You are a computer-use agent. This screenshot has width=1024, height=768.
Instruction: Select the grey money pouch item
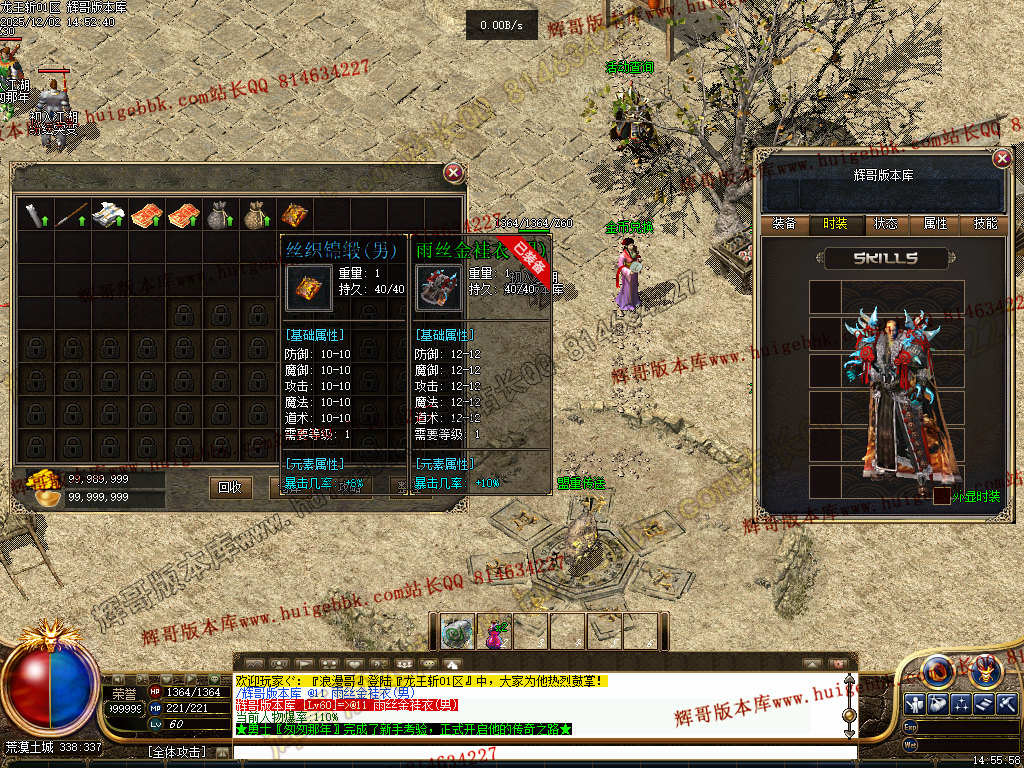pyautogui.click(x=218, y=215)
